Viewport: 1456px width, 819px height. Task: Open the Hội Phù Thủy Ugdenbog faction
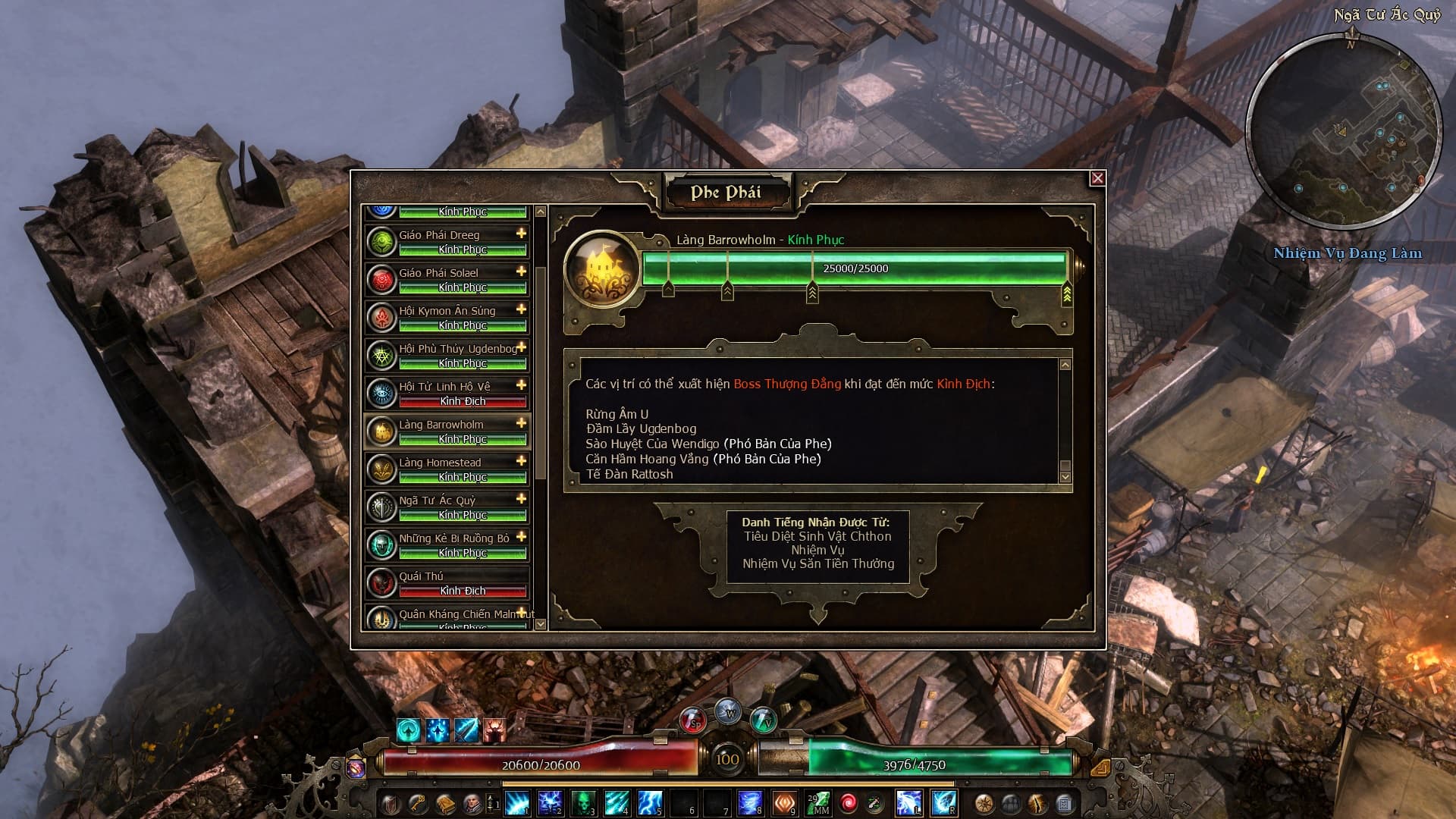pos(447,356)
